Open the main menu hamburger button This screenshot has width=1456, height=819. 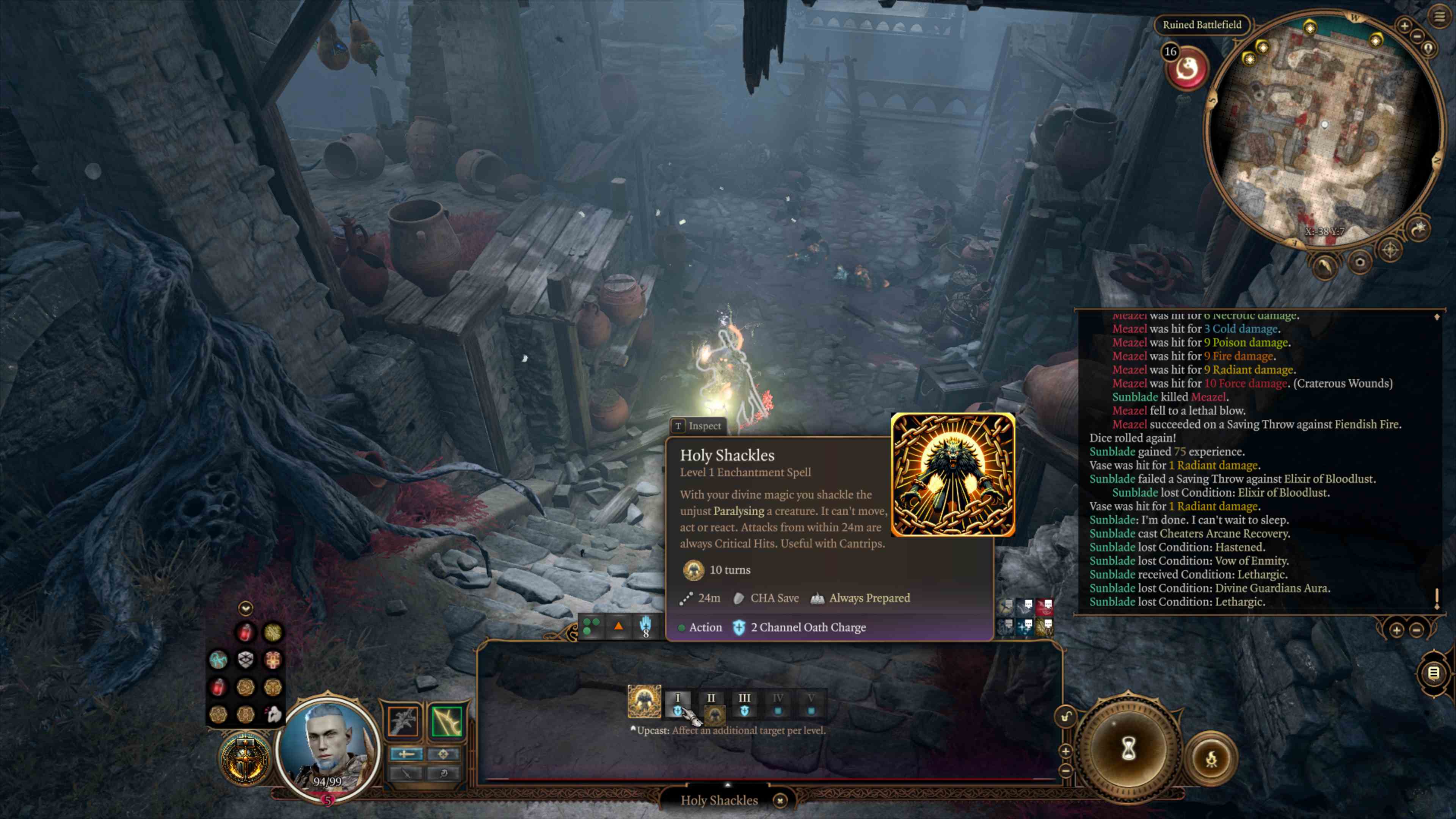pos(1439,16)
